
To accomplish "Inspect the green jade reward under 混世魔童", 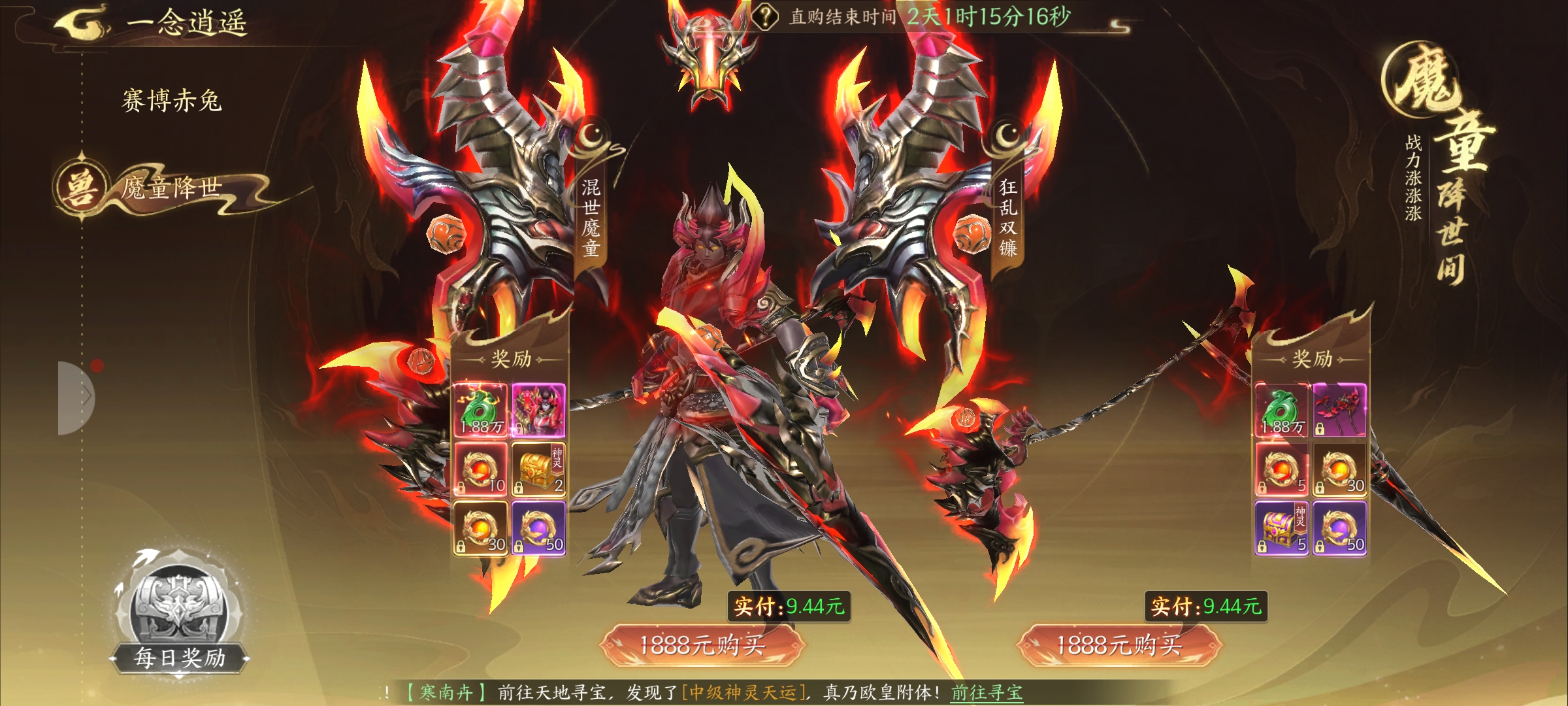I will coord(481,410).
